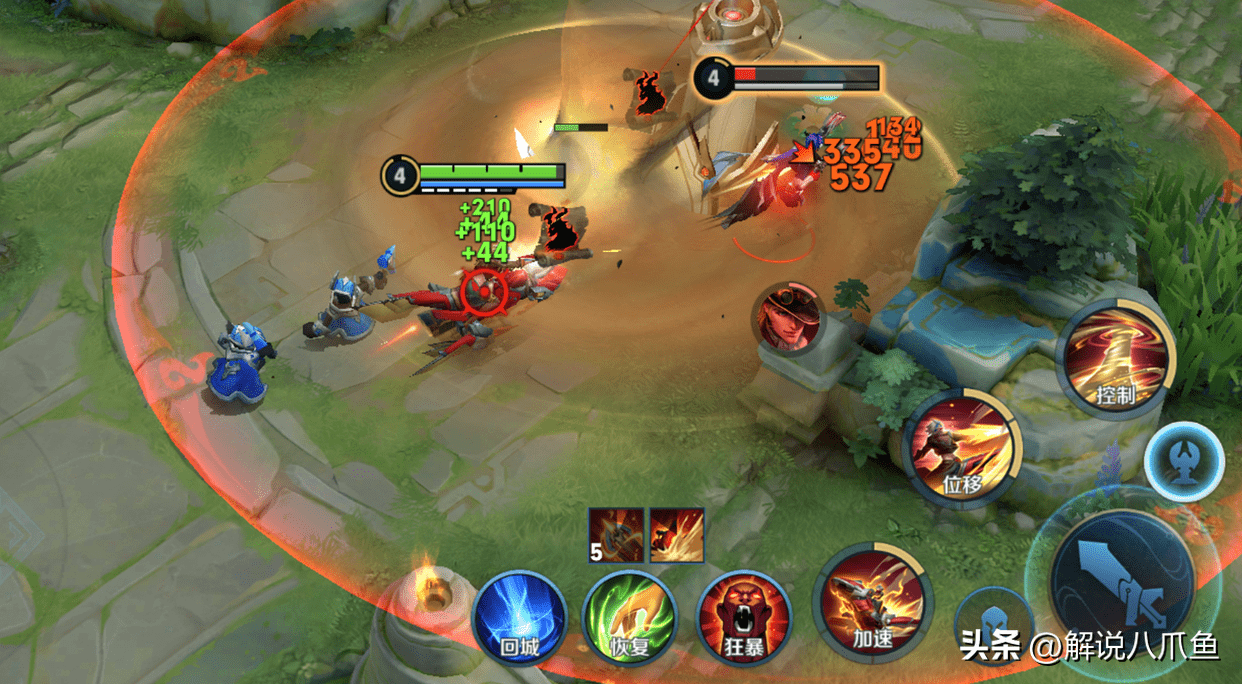Image resolution: width=1242 pixels, height=684 pixels.
Task: Select the attack-tower target button
Action: tap(1184, 461)
